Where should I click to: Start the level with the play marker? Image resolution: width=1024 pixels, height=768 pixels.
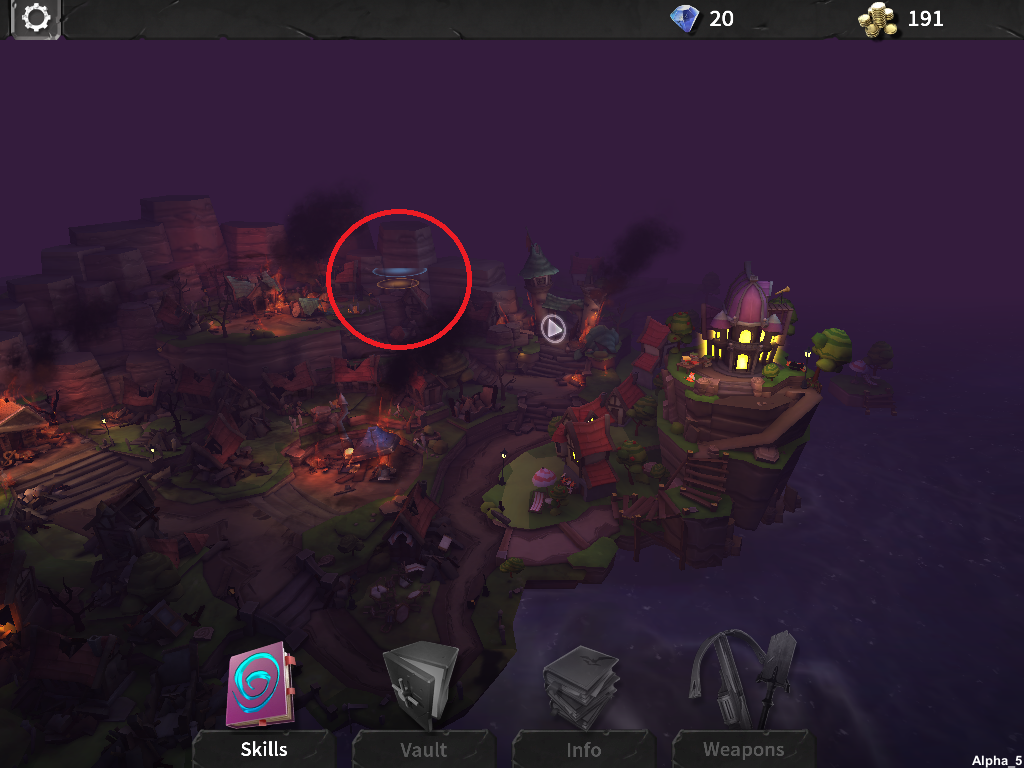553,327
